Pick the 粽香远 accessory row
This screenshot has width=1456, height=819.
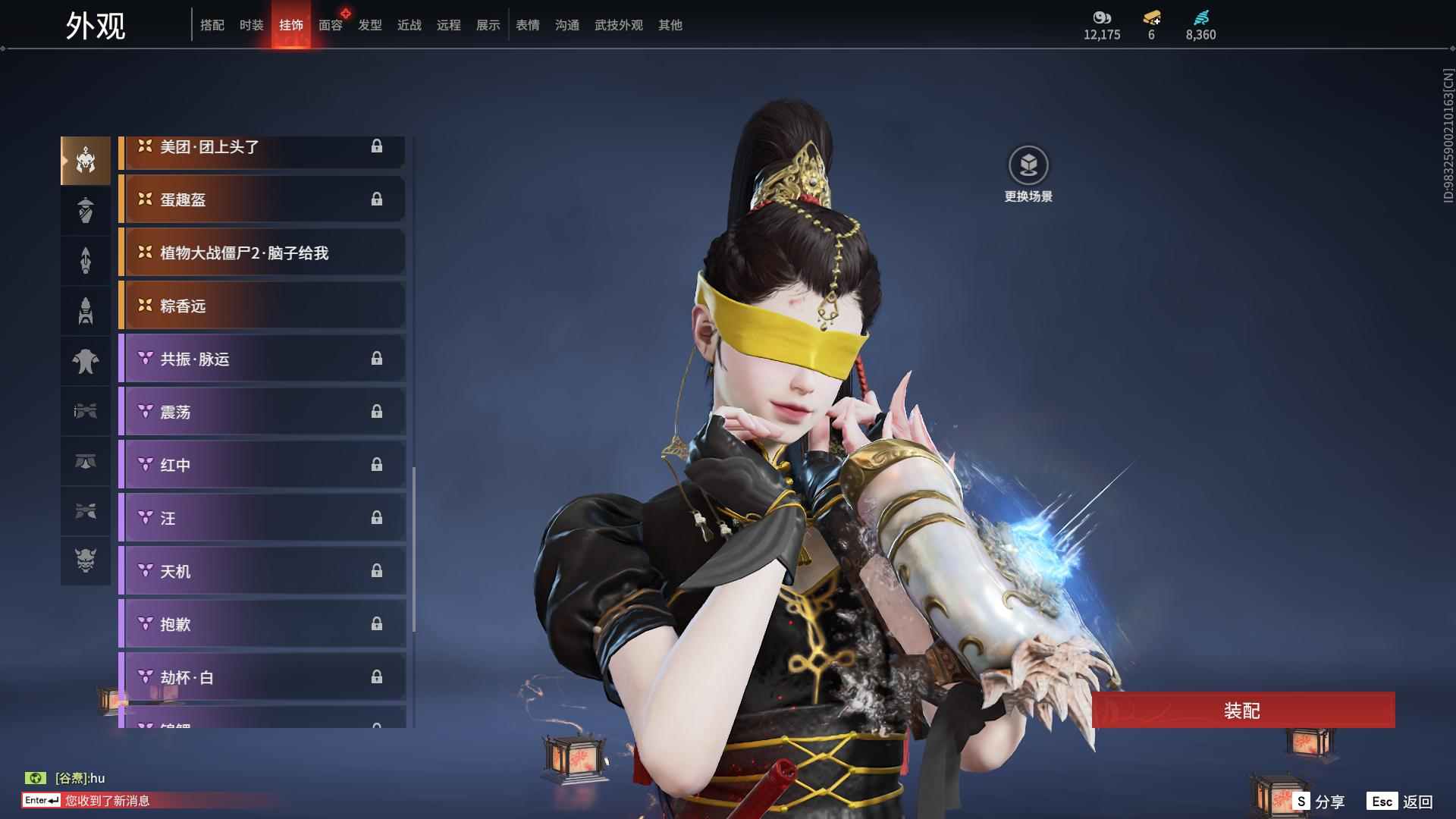(262, 306)
